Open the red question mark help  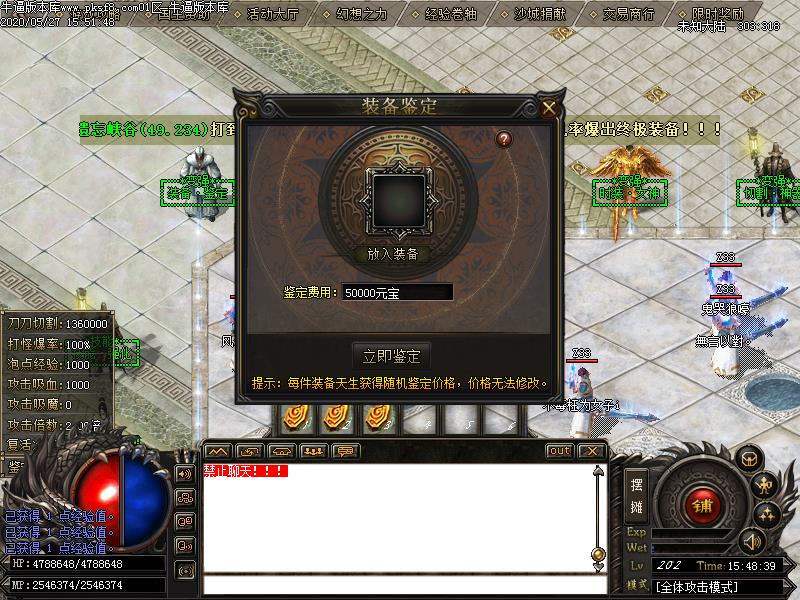(x=504, y=139)
